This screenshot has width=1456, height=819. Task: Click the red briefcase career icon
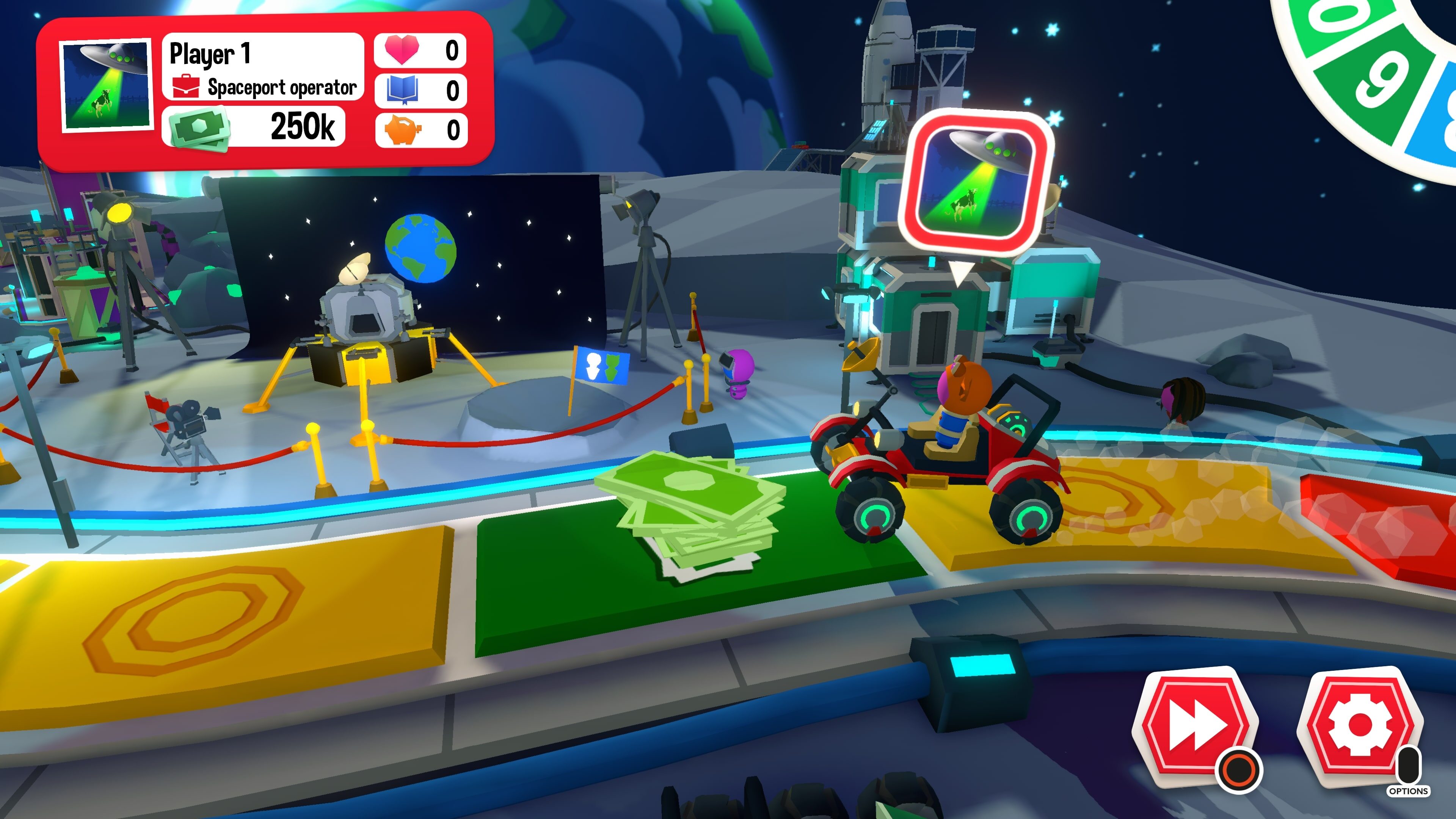coord(187,88)
